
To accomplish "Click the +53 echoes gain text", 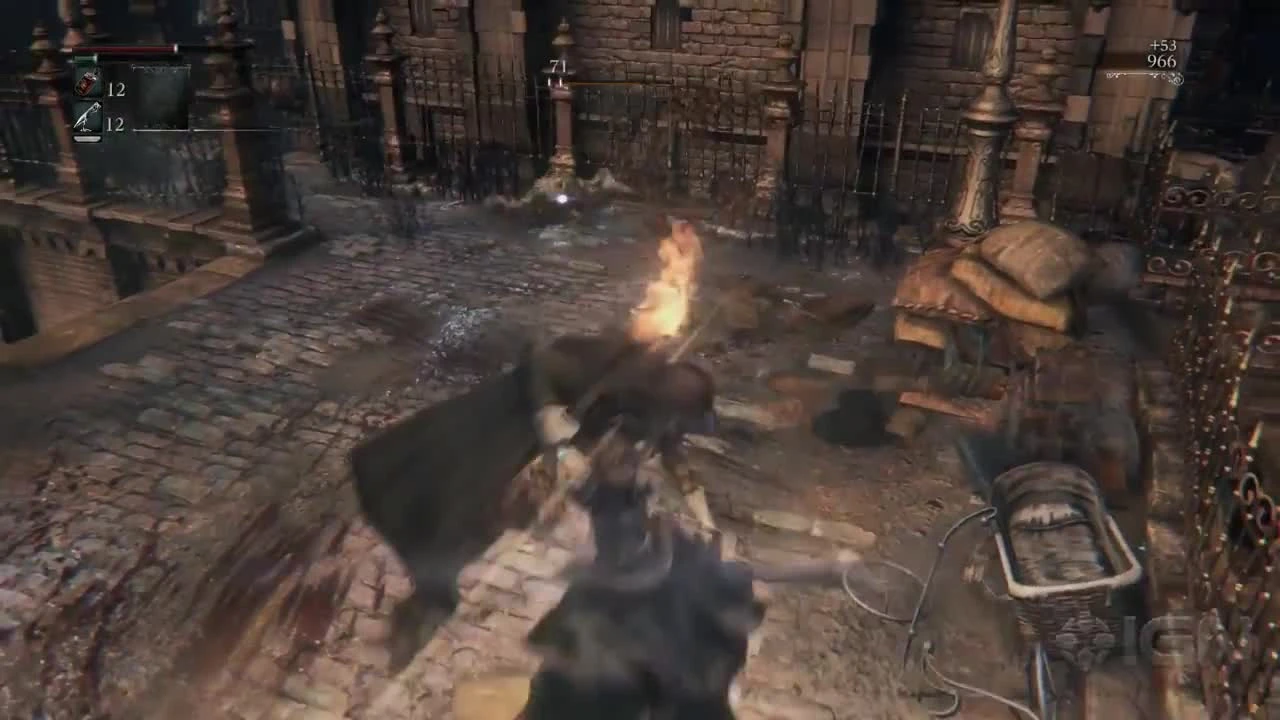I will [1163, 45].
